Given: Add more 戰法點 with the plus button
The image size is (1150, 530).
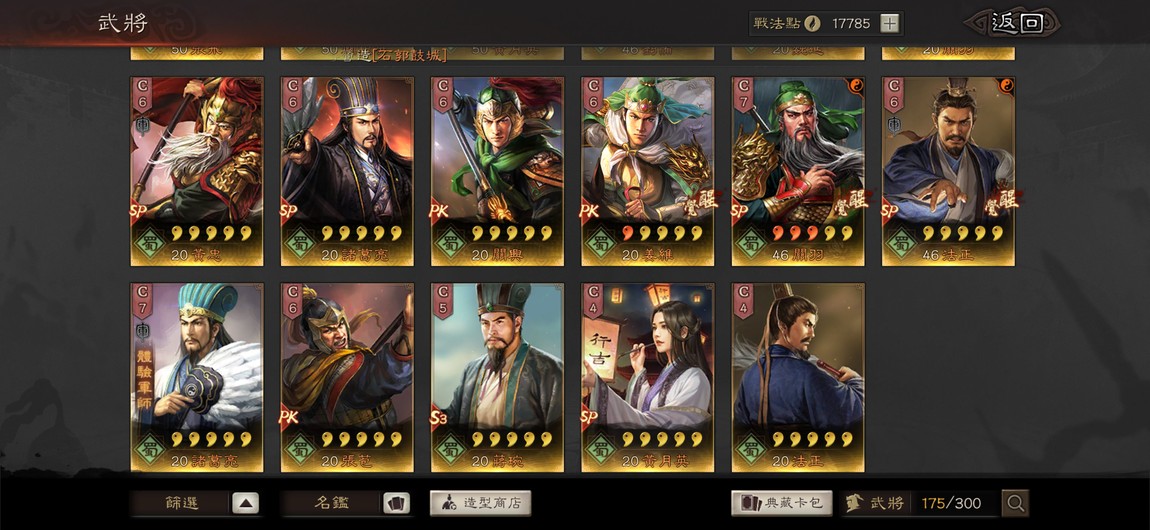Looking at the screenshot, I should coord(889,24).
